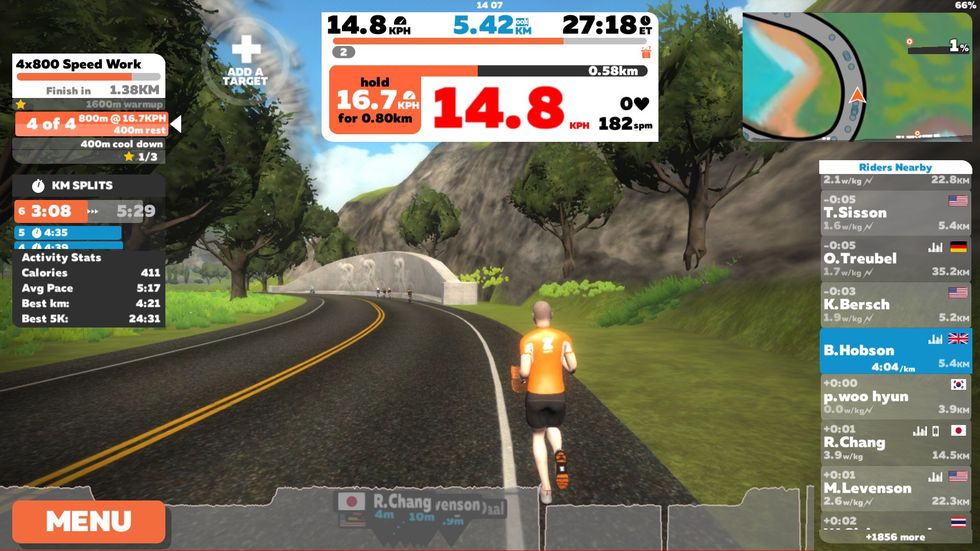Open the minimap in the corner
Viewport: 980px width, 551px height.
(x=855, y=76)
